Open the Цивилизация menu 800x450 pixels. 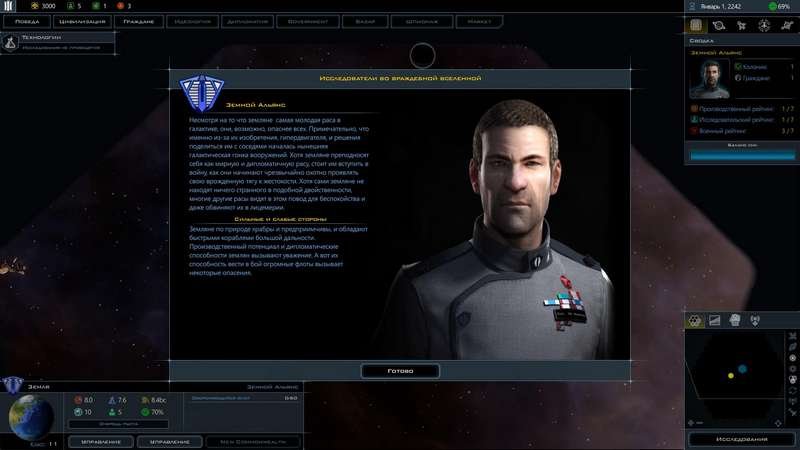tap(85, 19)
